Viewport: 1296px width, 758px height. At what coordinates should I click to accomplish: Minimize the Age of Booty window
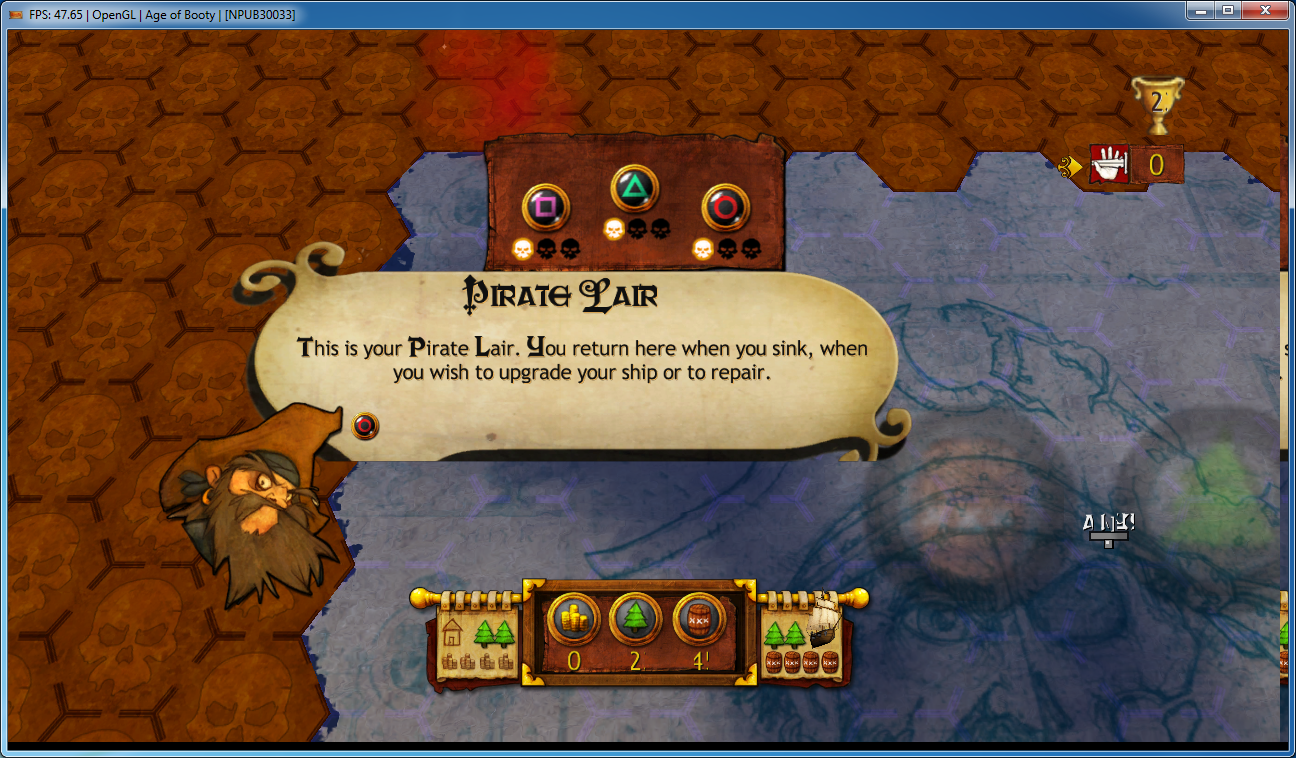[1201, 10]
